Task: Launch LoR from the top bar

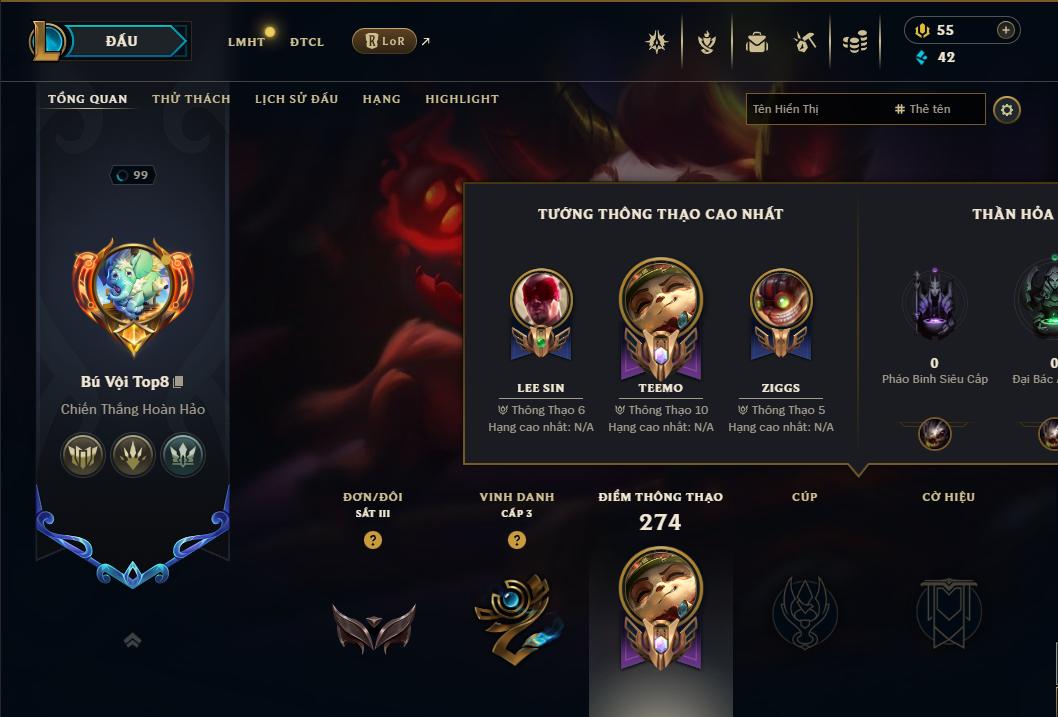Action: click(x=385, y=41)
